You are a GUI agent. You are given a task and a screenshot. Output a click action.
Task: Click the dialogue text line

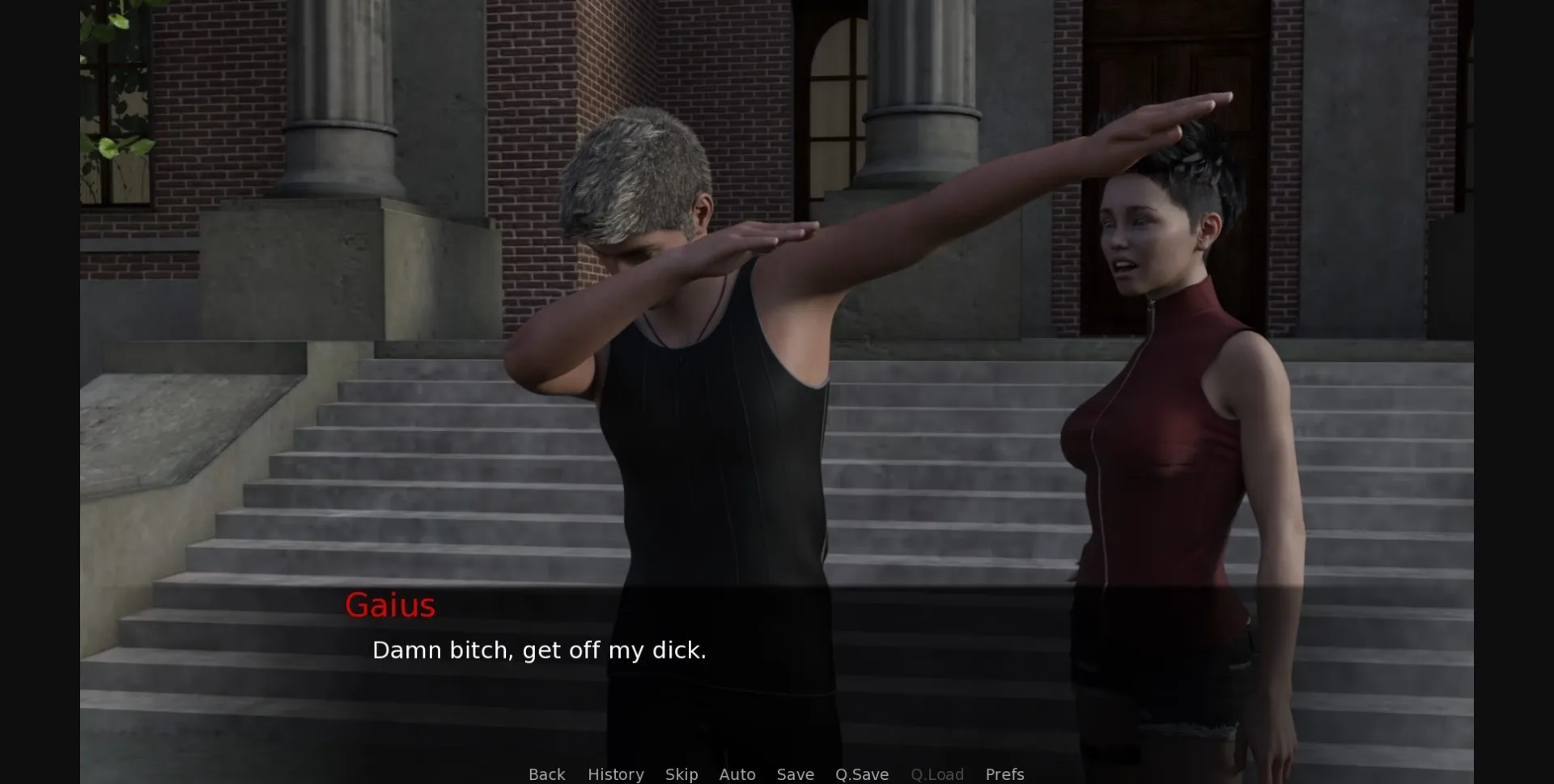539,649
